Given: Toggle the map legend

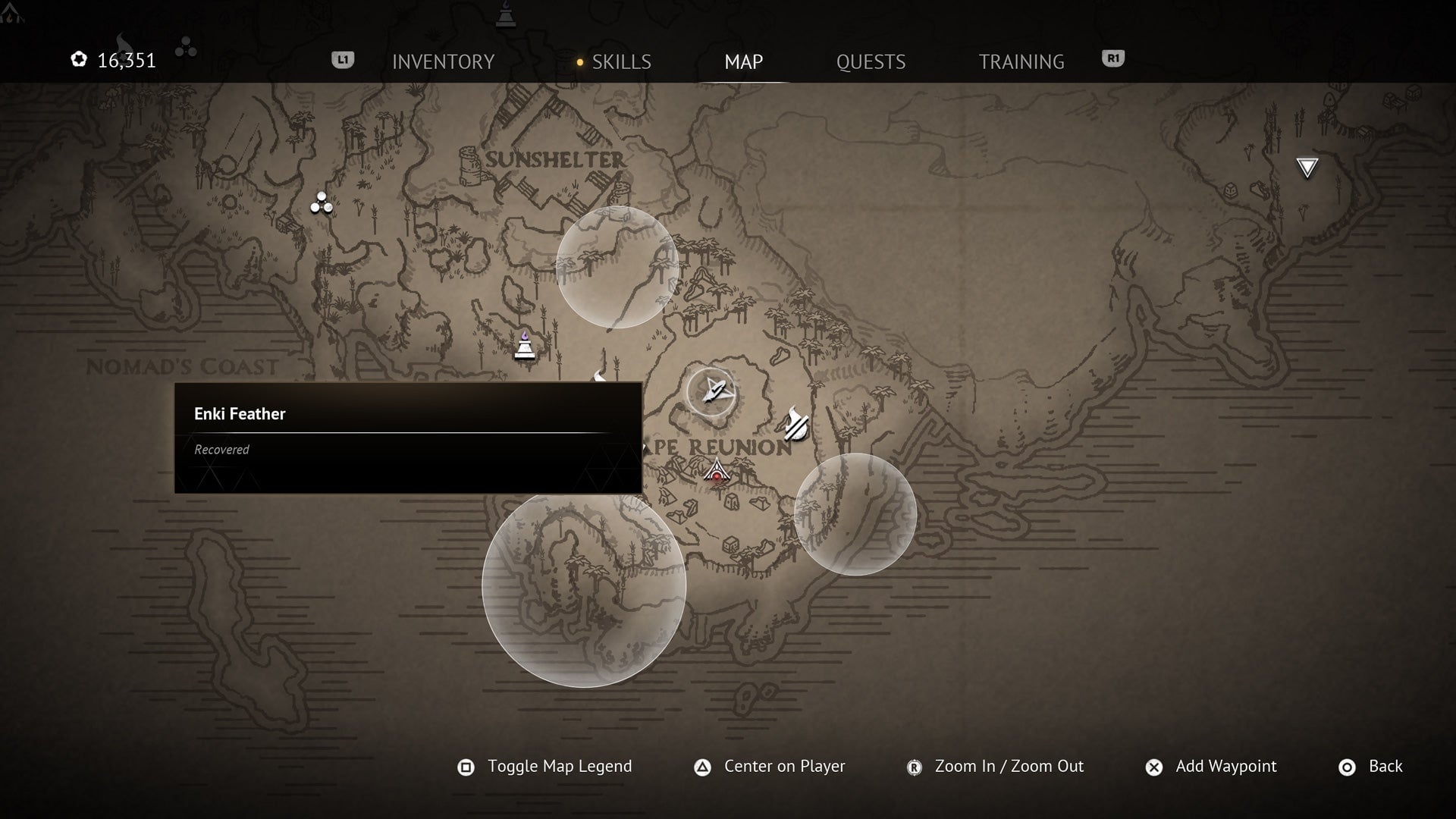Looking at the screenshot, I should (x=545, y=767).
